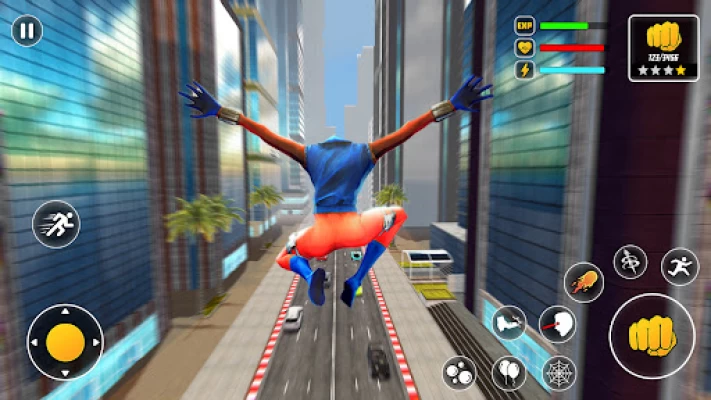Image resolution: width=711 pixels, height=400 pixels.
Task: Open the fist weapon panel with stars
Action: [x=663, y=47]
